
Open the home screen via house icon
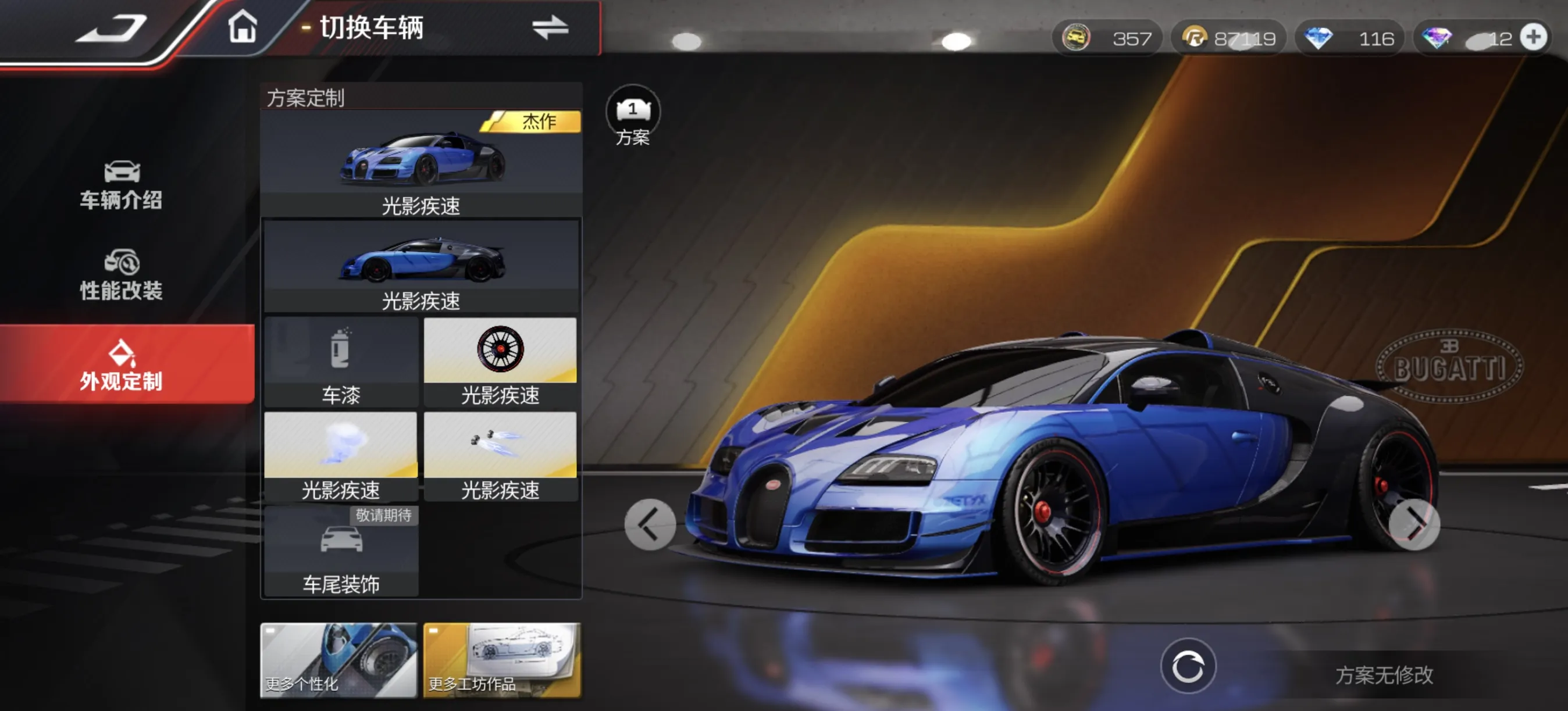coord(243,27)
